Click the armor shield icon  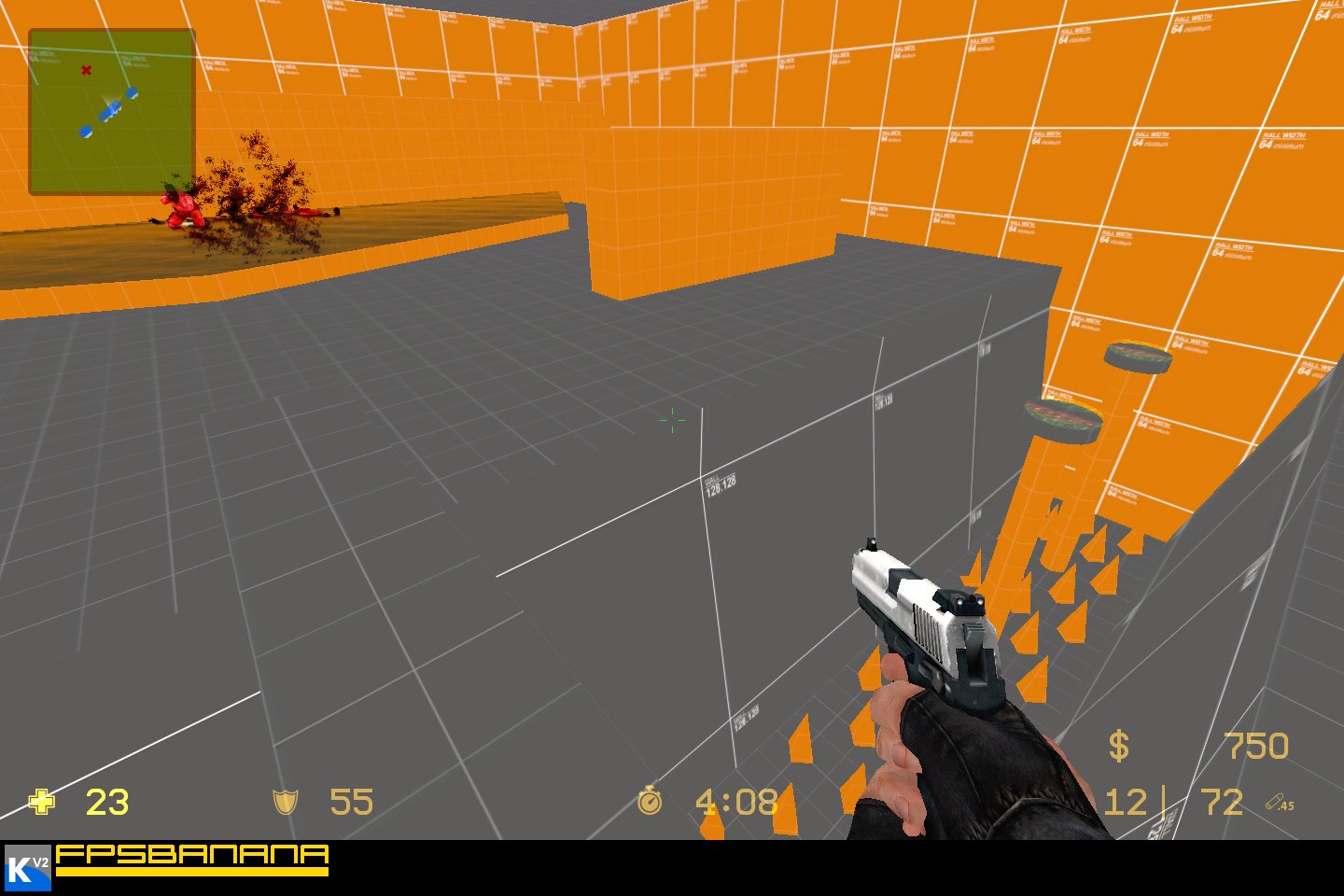click(x=287, y=803)
